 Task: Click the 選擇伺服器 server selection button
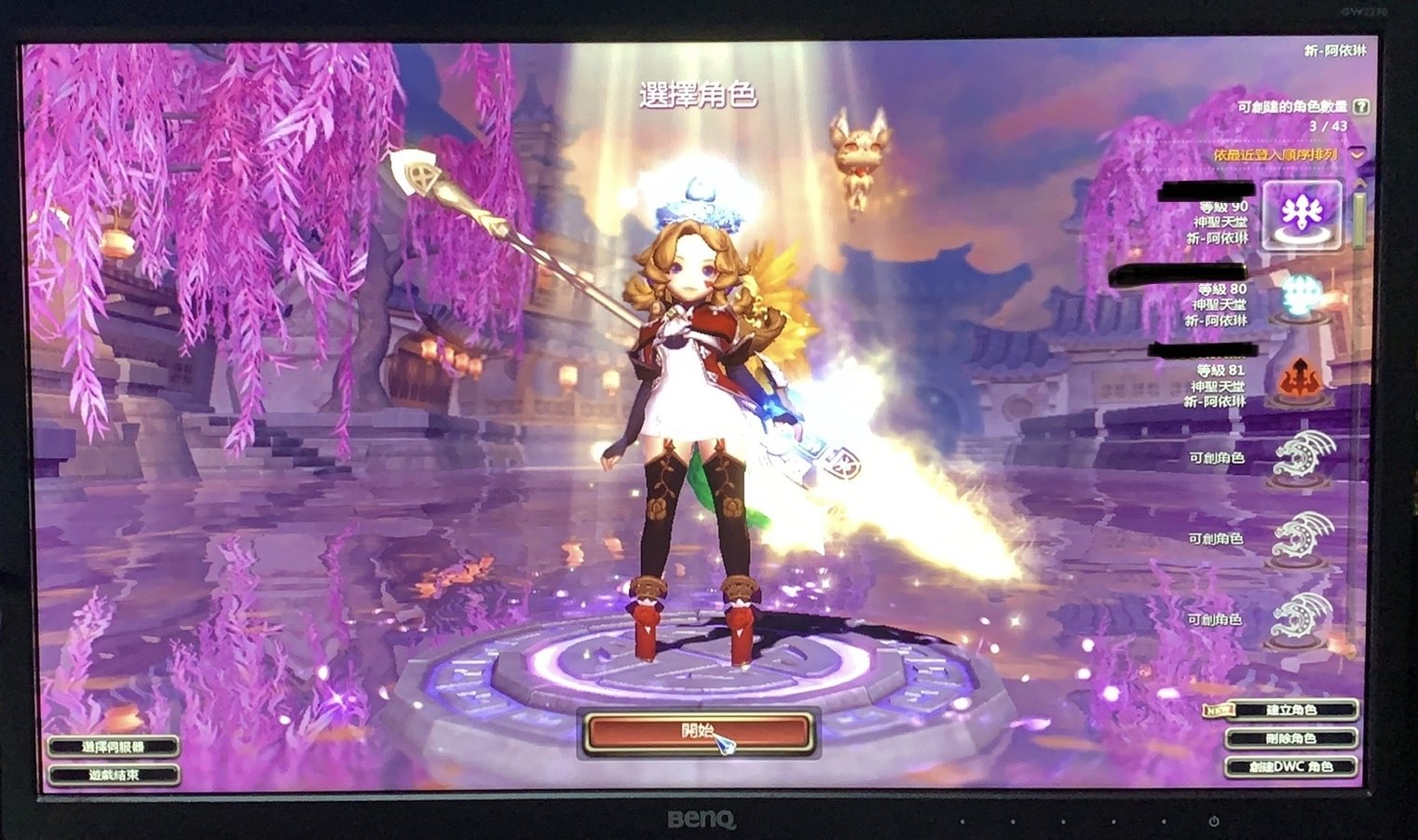pyautogui.click(x=112, y=745)
